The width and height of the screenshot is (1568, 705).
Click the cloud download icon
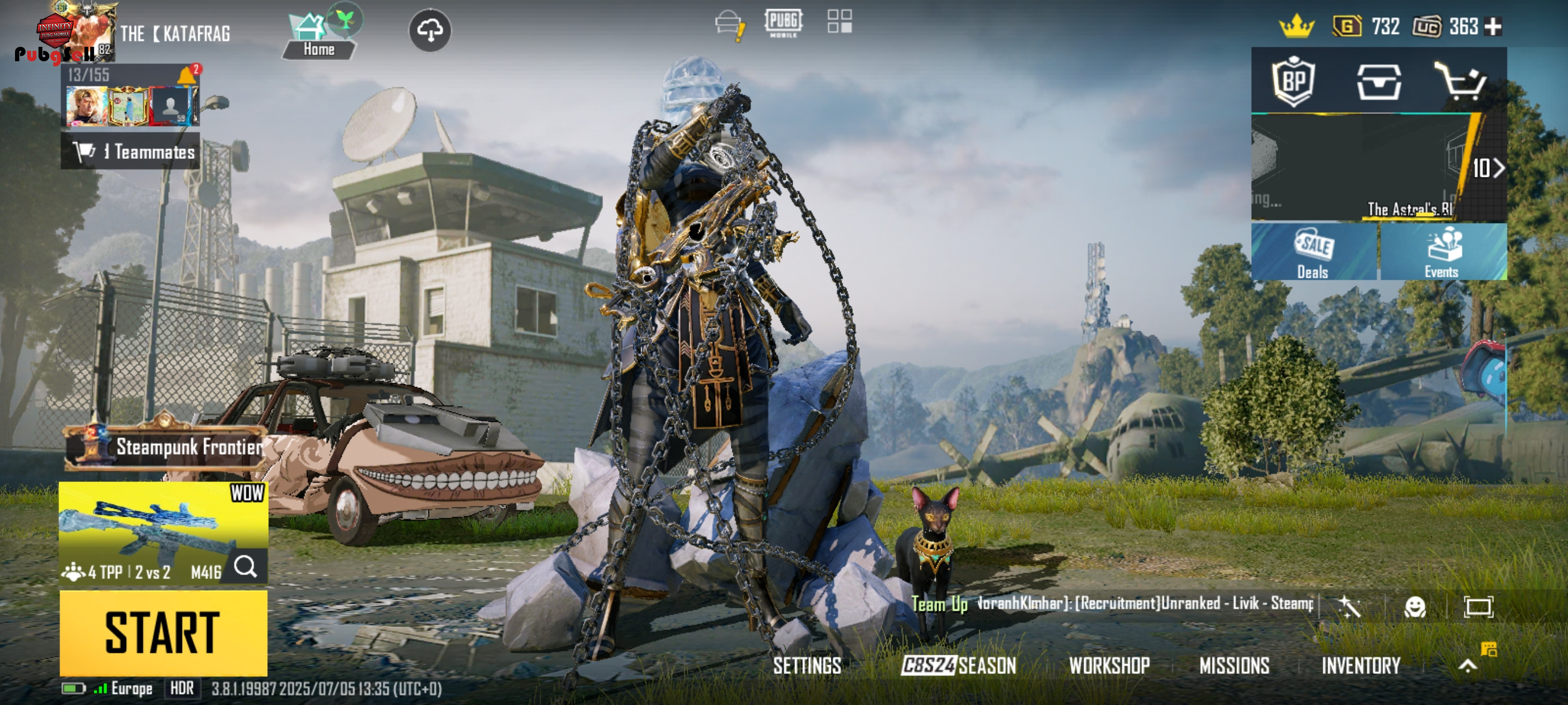[x=430, y=31]
